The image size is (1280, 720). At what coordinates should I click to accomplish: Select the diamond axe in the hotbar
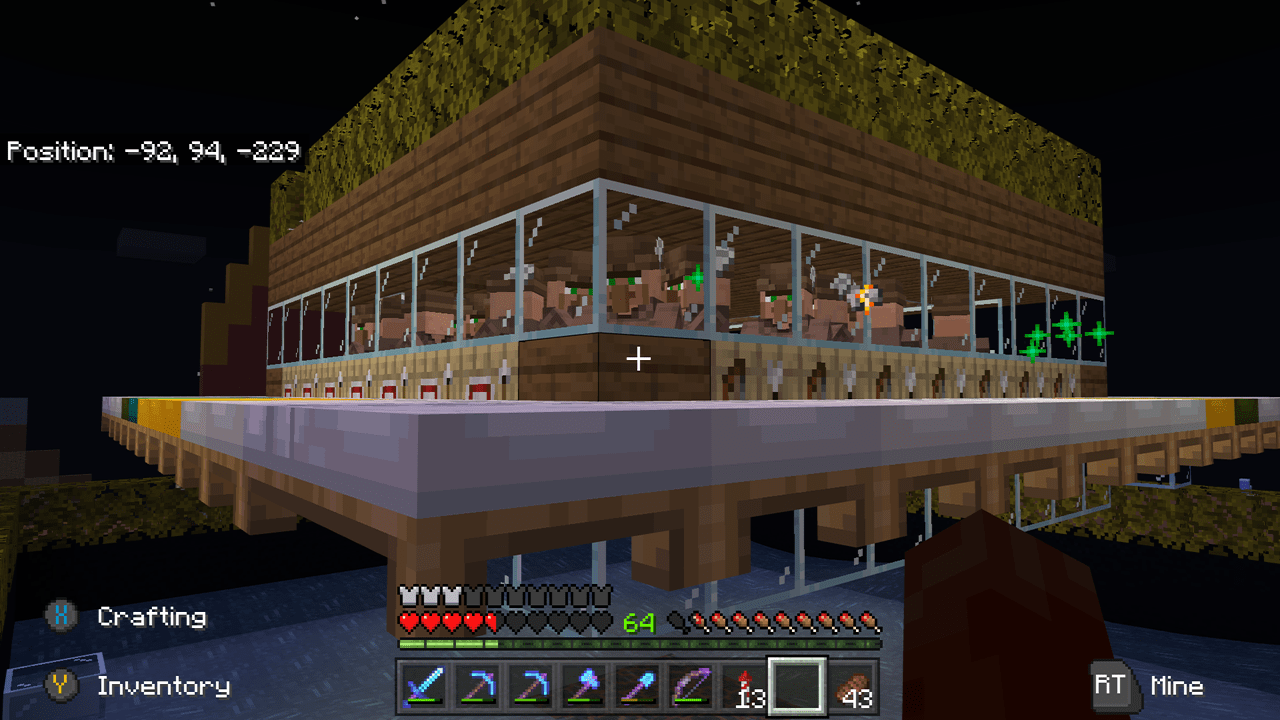(583, 686)
